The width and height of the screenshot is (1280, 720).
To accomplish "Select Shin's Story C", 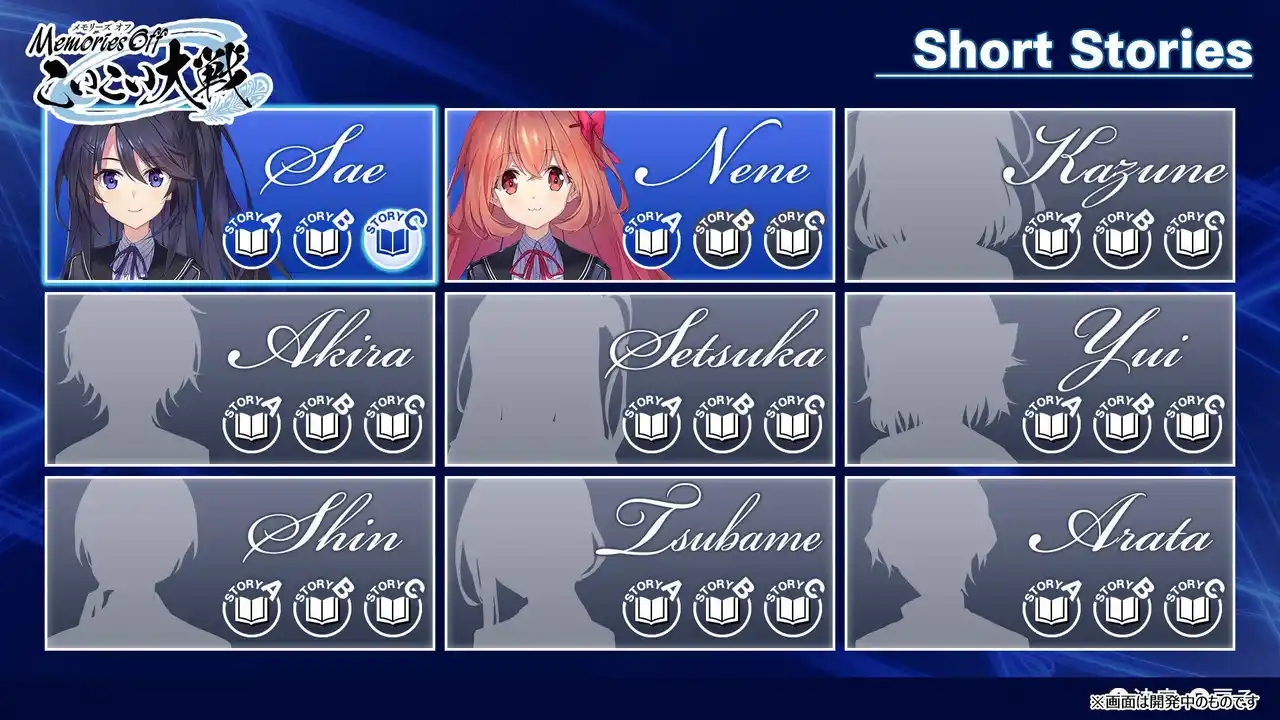I will point(392,610).
